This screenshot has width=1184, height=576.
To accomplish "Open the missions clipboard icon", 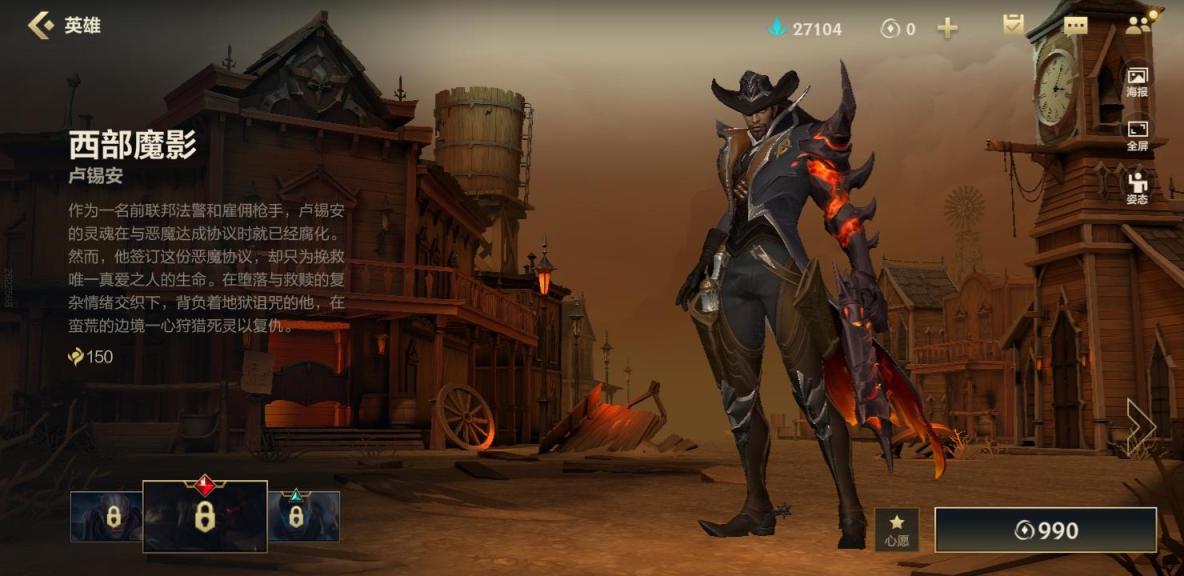I will pyautogui.click(x=1014, y=26).
